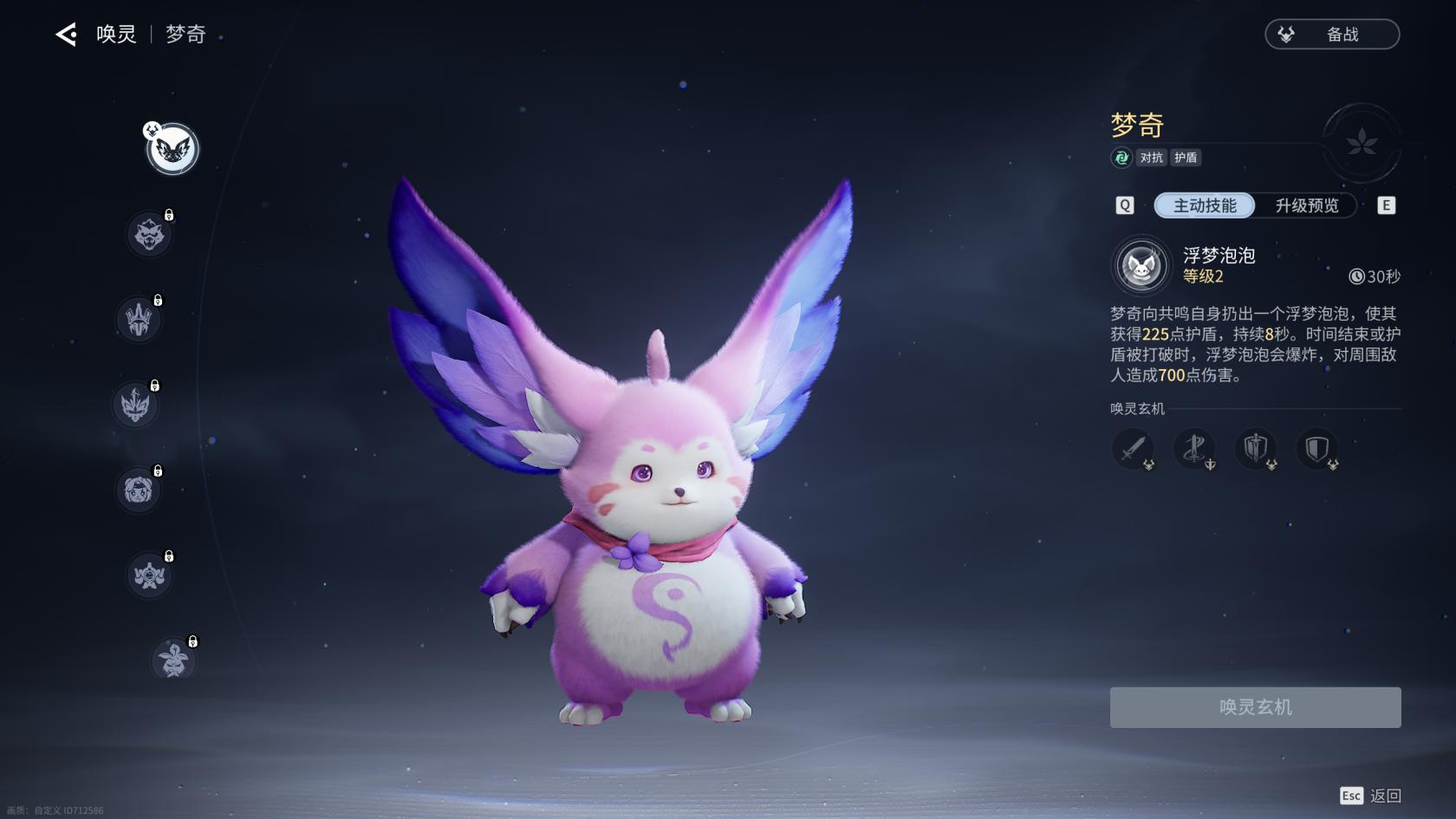Viewport: 1456px width, 819px height.
Task: Pick the locked horned-mask spirit
Action: (135, 405)
